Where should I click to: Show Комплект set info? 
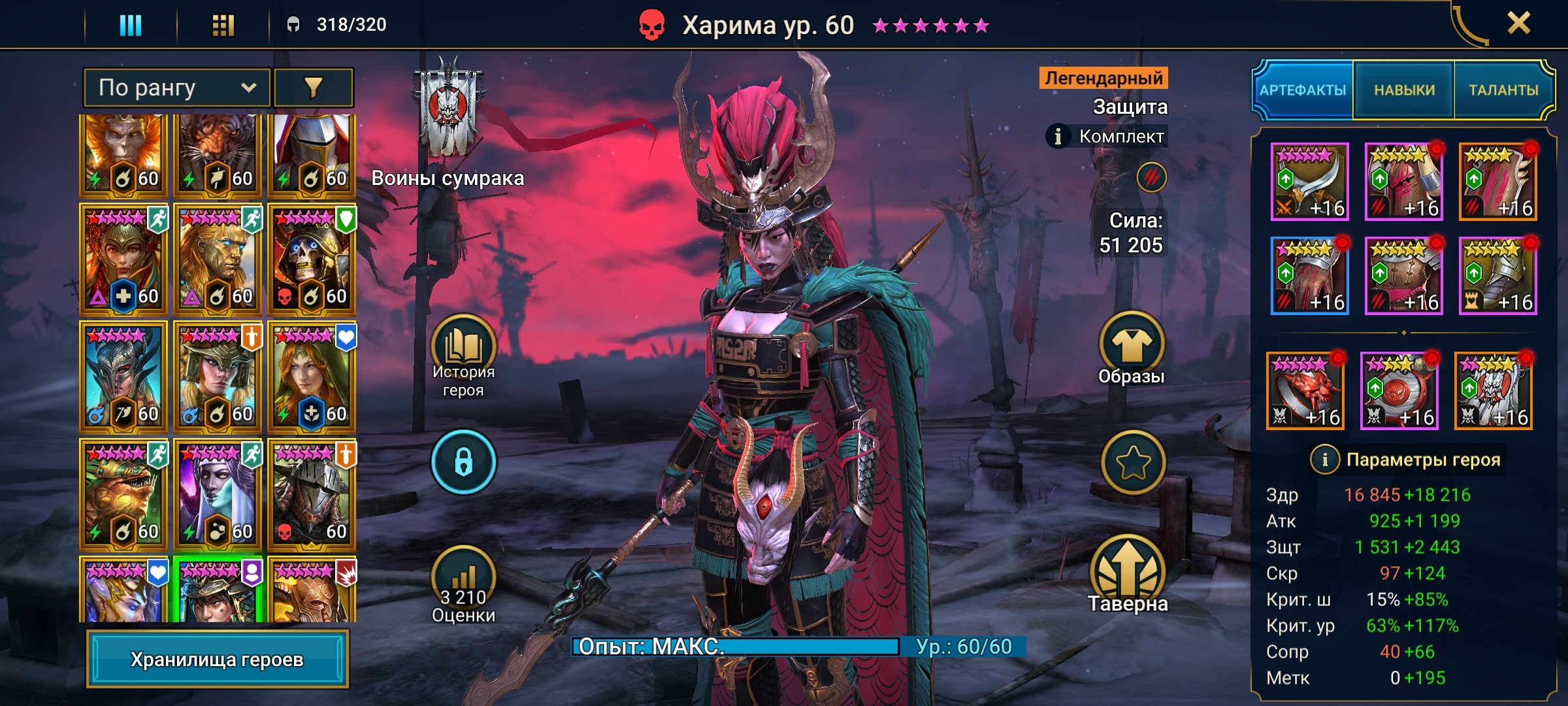[x=1058, y=137]
